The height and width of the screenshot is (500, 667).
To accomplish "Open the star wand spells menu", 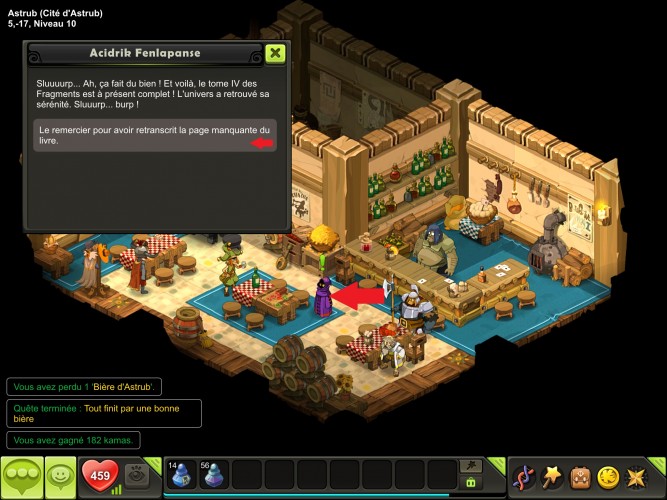I will coord(552,476).
